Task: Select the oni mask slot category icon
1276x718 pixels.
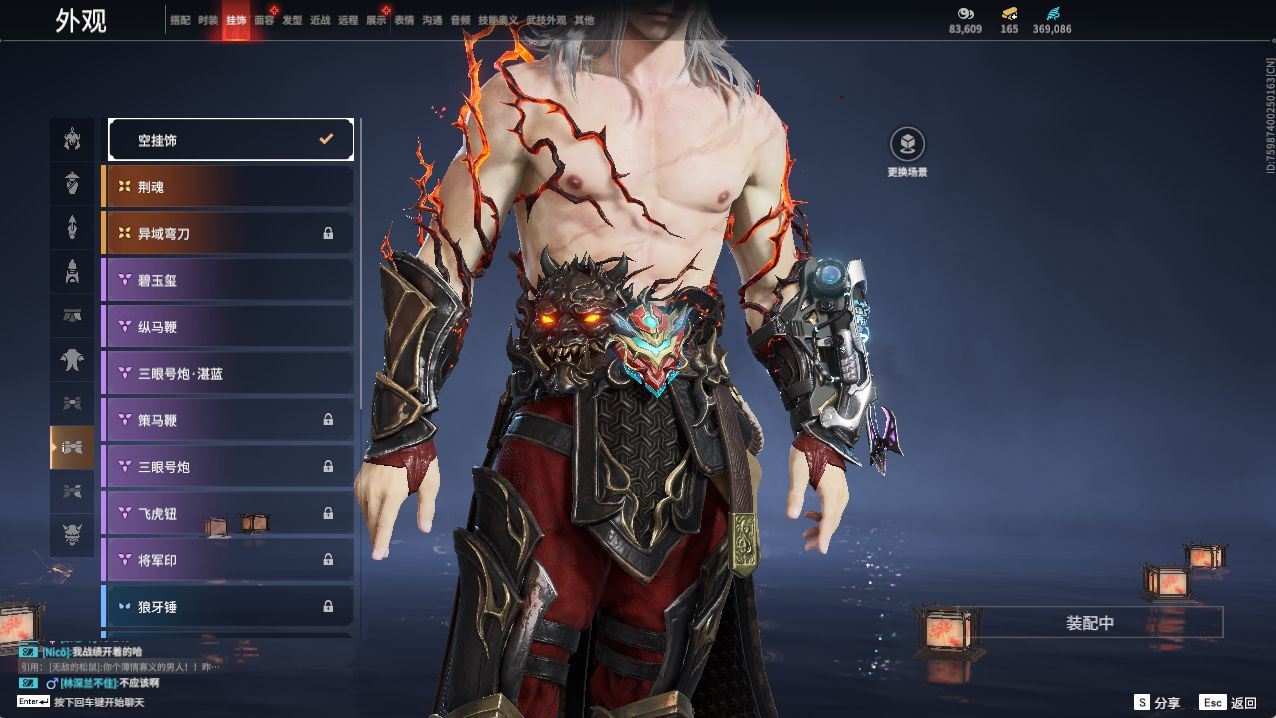Action: [x=72, y=535]
